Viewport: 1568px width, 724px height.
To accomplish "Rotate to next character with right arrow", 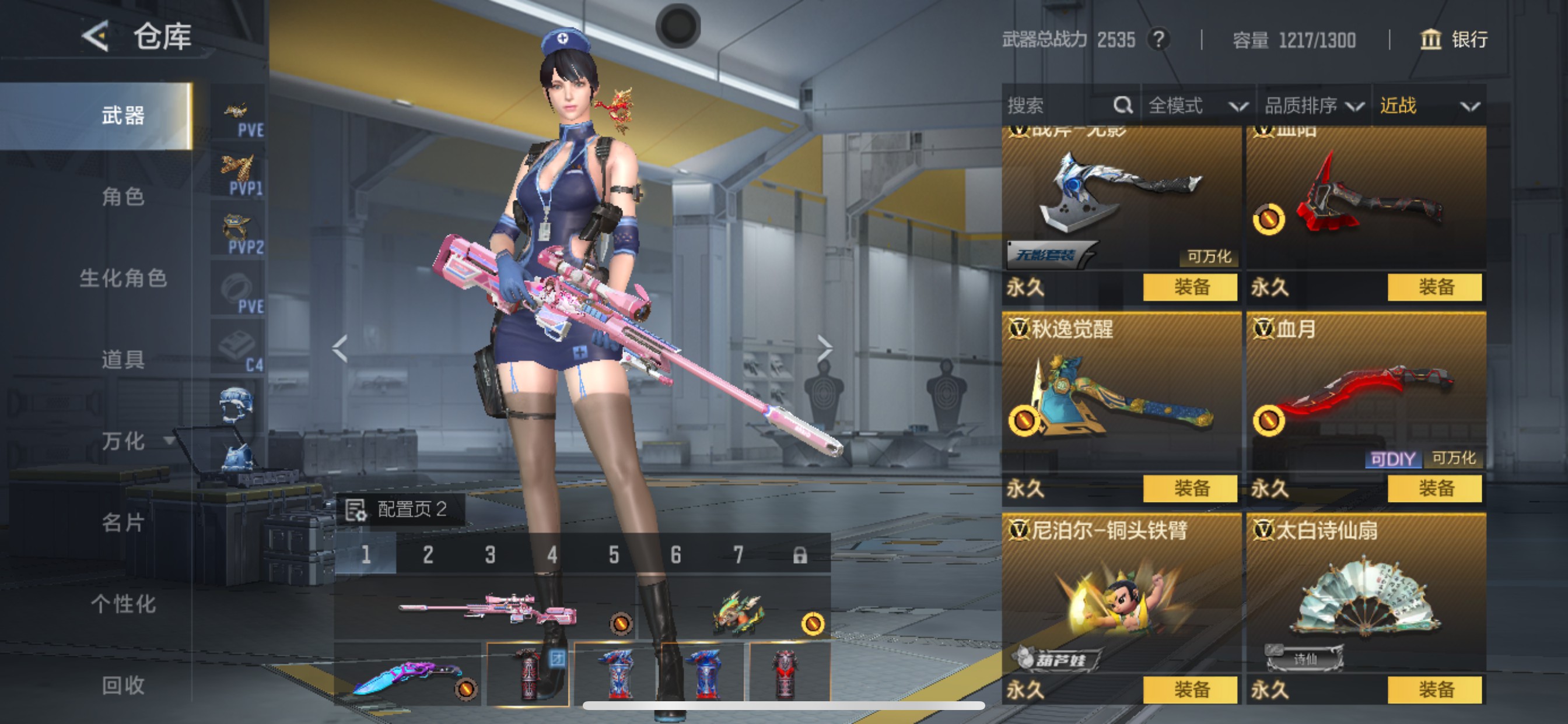I will (x=824, y=348).
